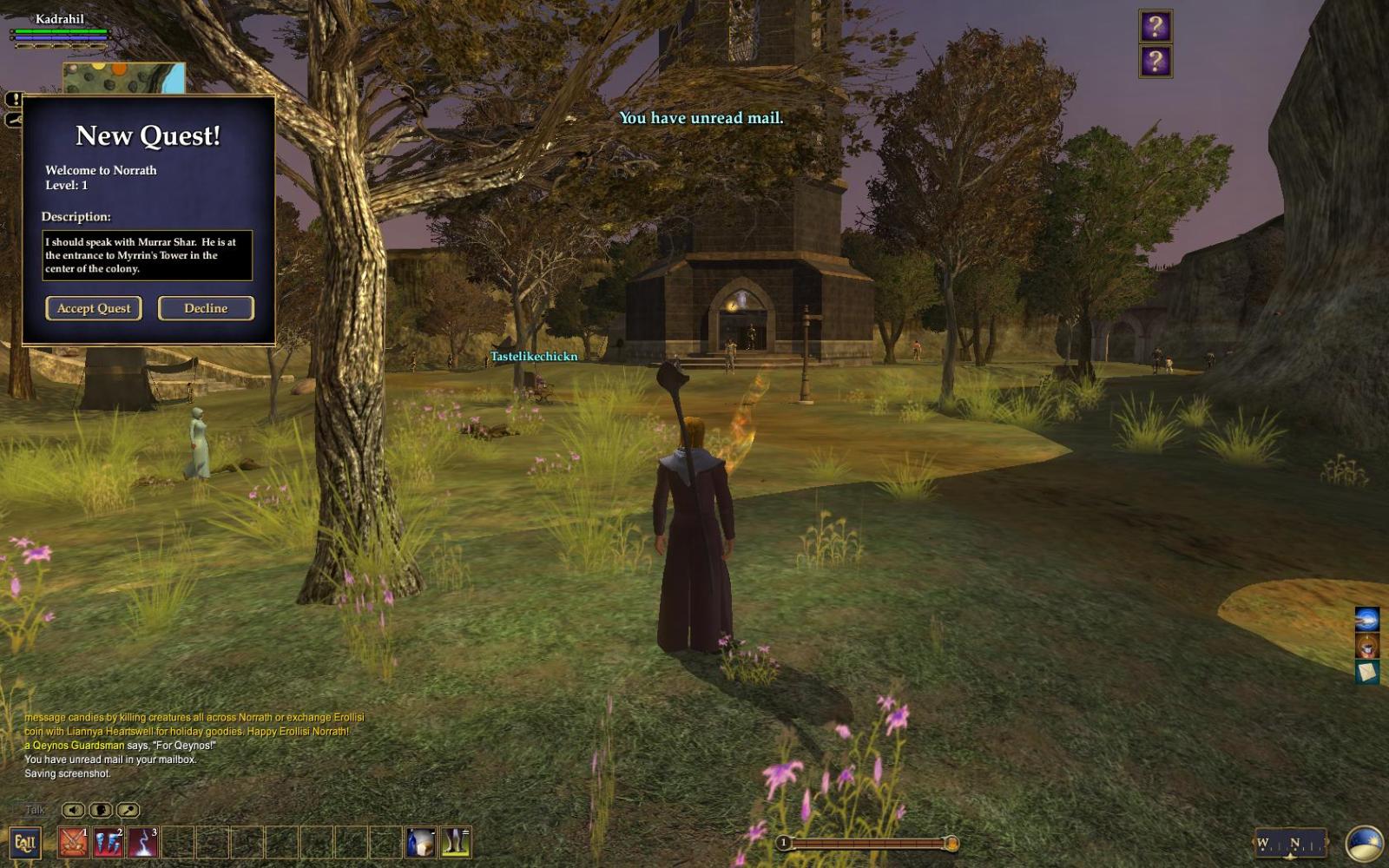Activate the legs and boots hotbar icon
Screen dimensions: 1389x868
456,842
